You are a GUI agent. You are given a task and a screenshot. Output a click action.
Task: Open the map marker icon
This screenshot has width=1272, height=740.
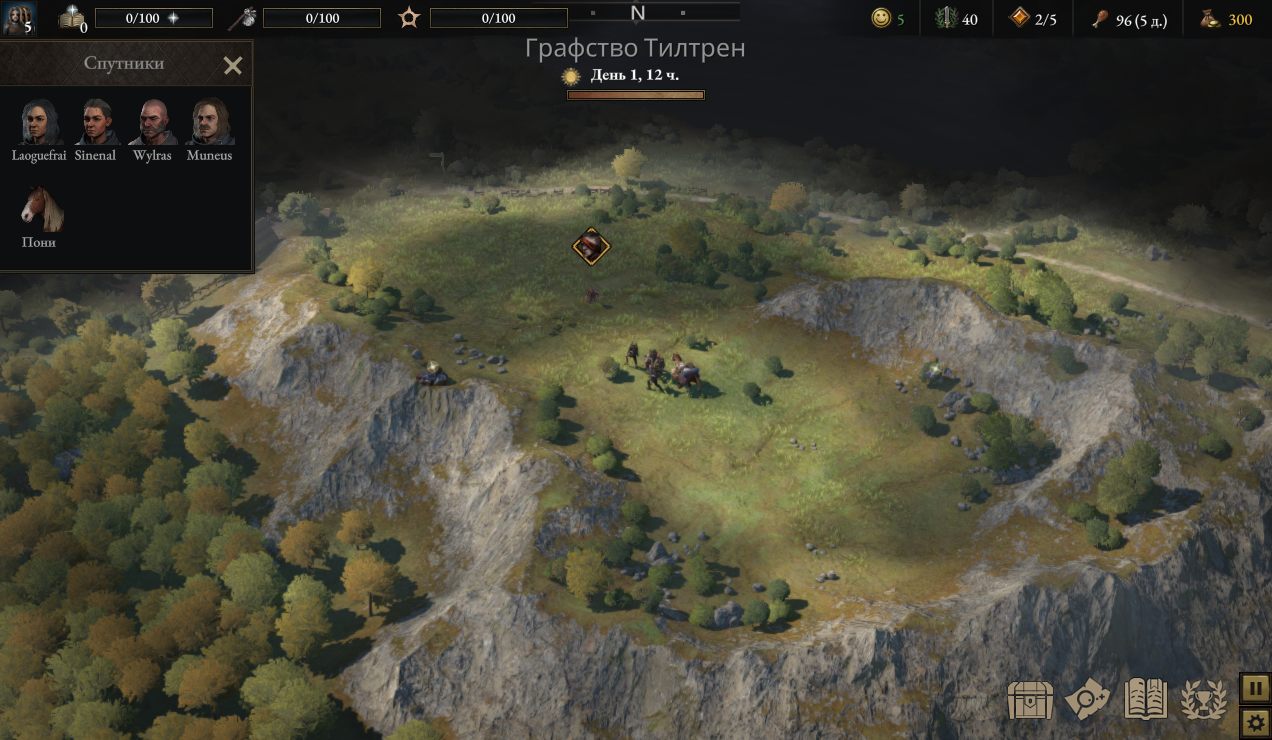coord(1086,700)
